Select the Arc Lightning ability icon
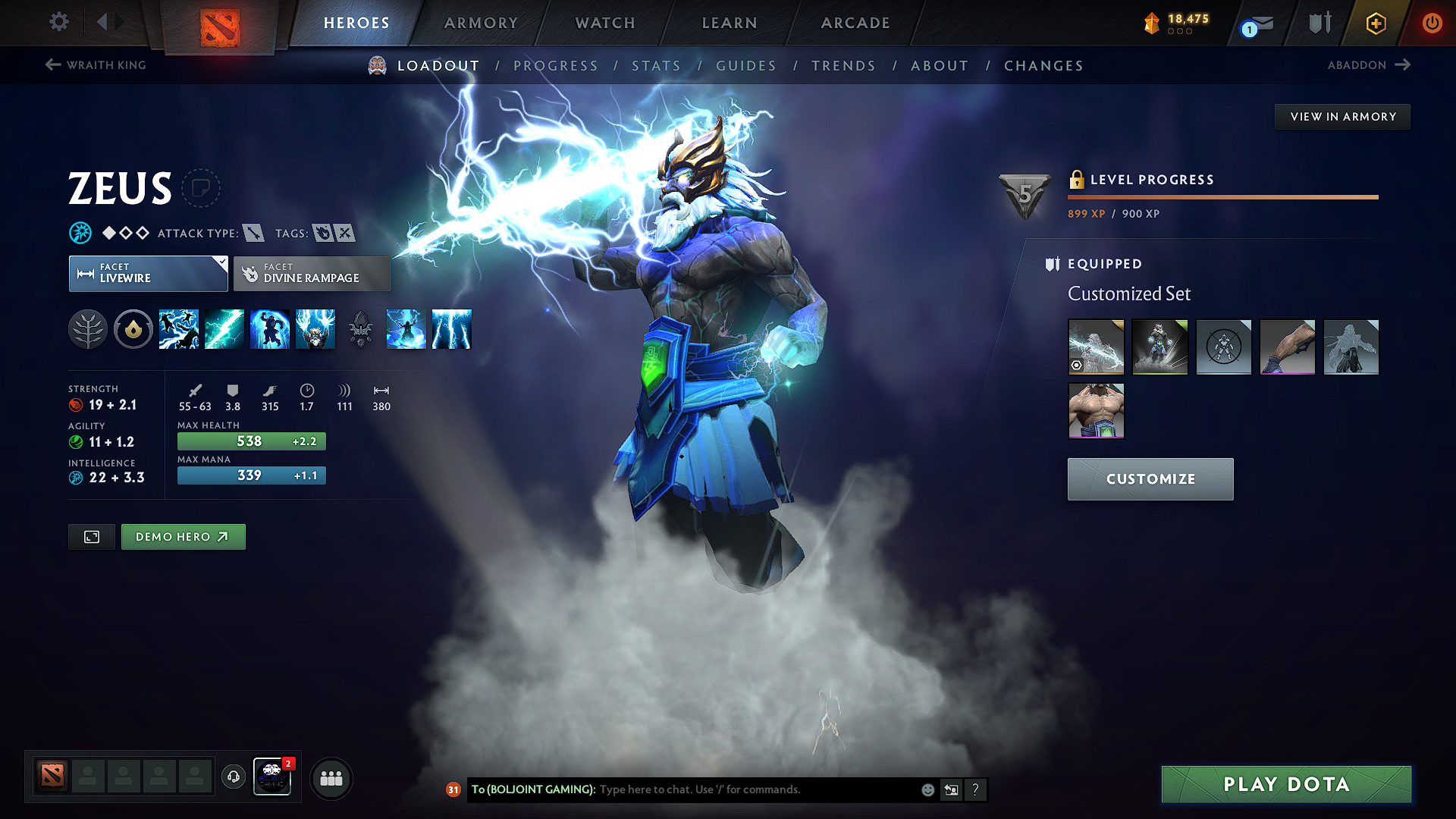 pos(178,329)
